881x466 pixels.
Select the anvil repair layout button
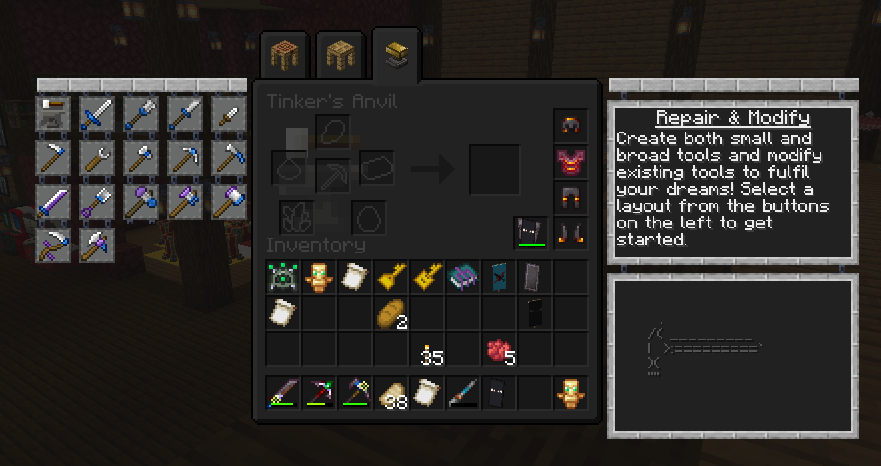point(54,115)
